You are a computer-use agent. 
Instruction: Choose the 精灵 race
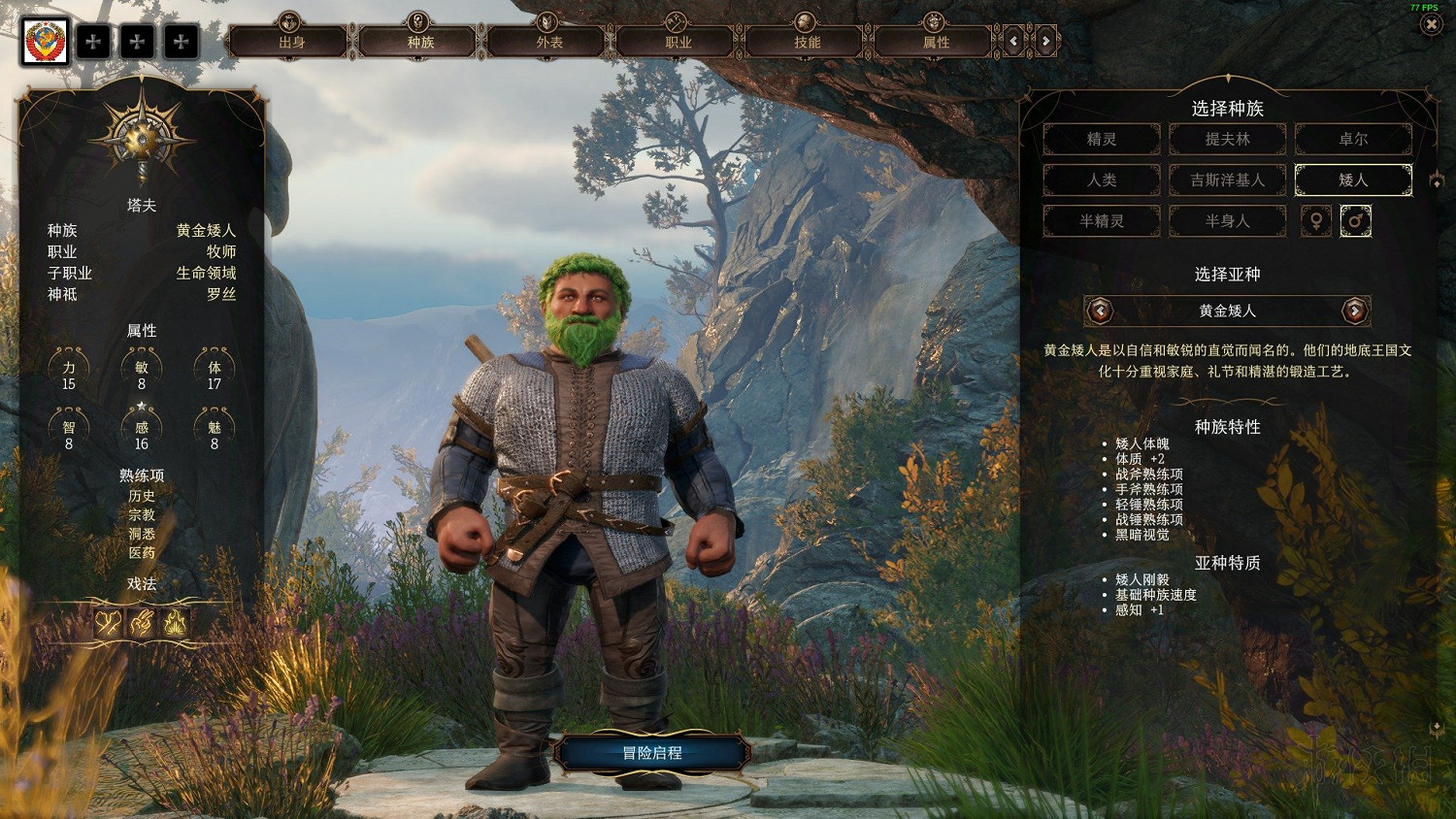(1102, 139)
